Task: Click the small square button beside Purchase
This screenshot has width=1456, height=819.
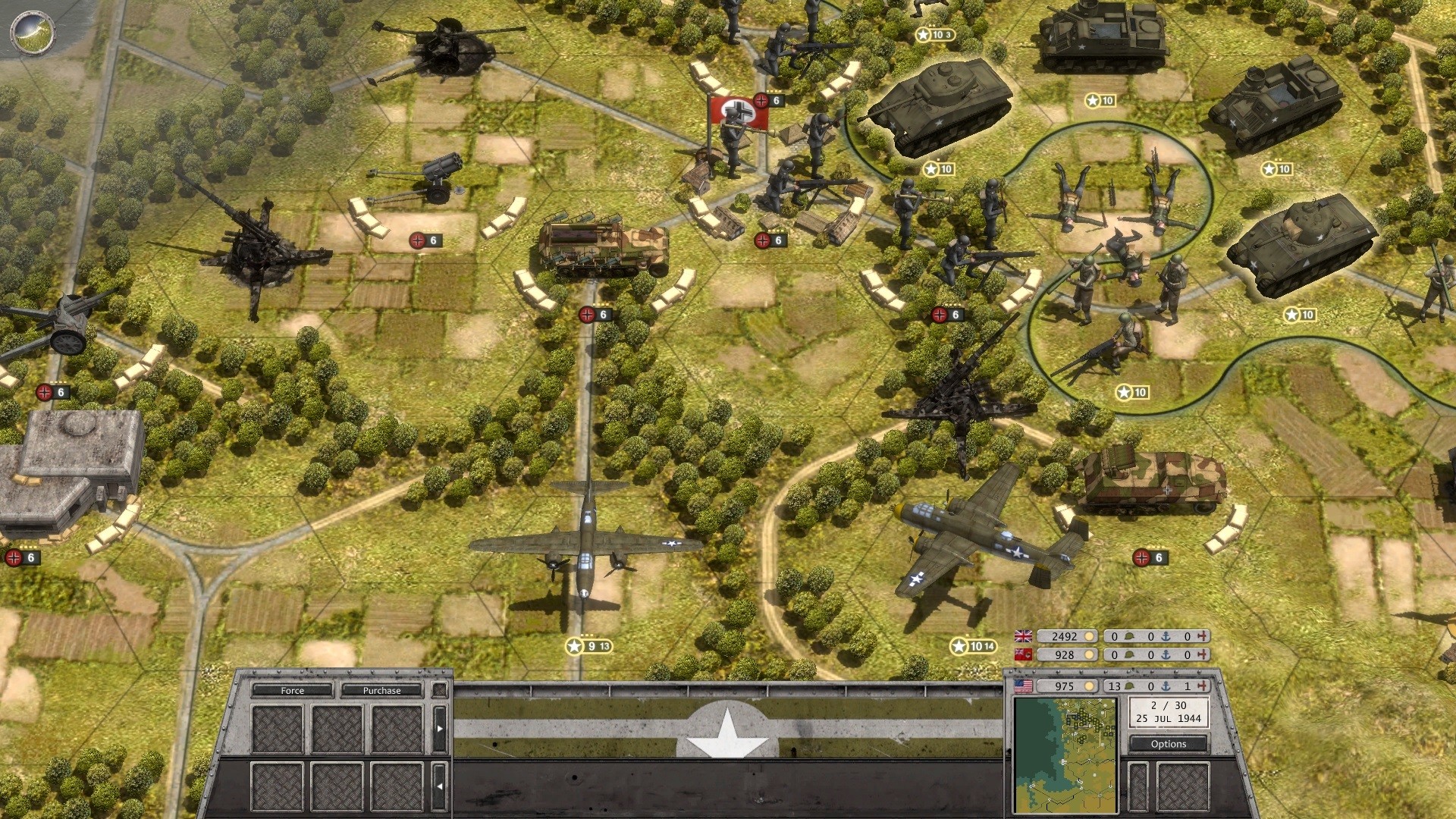Action: click(439, 690)
